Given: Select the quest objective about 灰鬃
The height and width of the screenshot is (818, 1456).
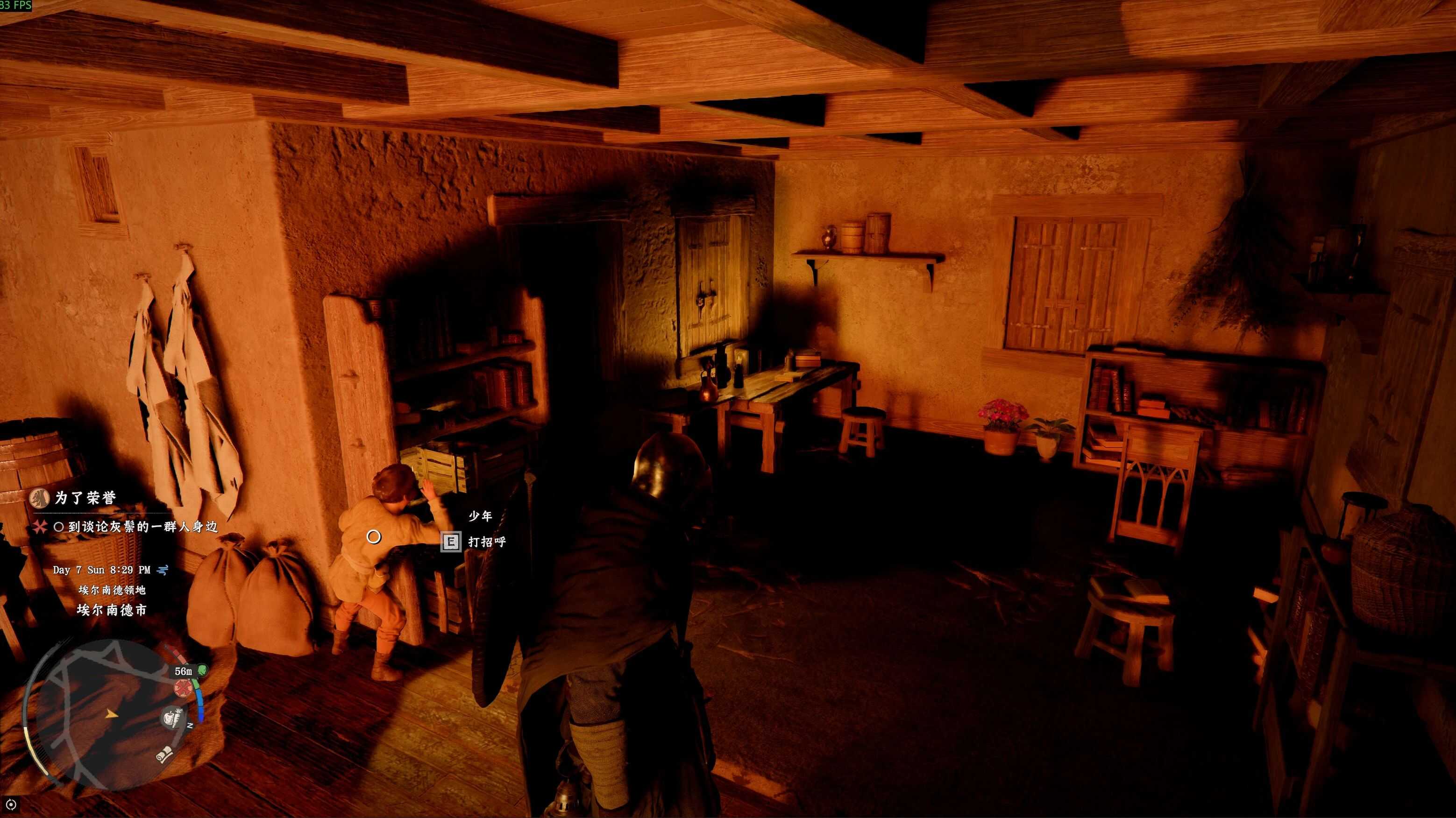Looking at the screenshot, I should [142, 527].
